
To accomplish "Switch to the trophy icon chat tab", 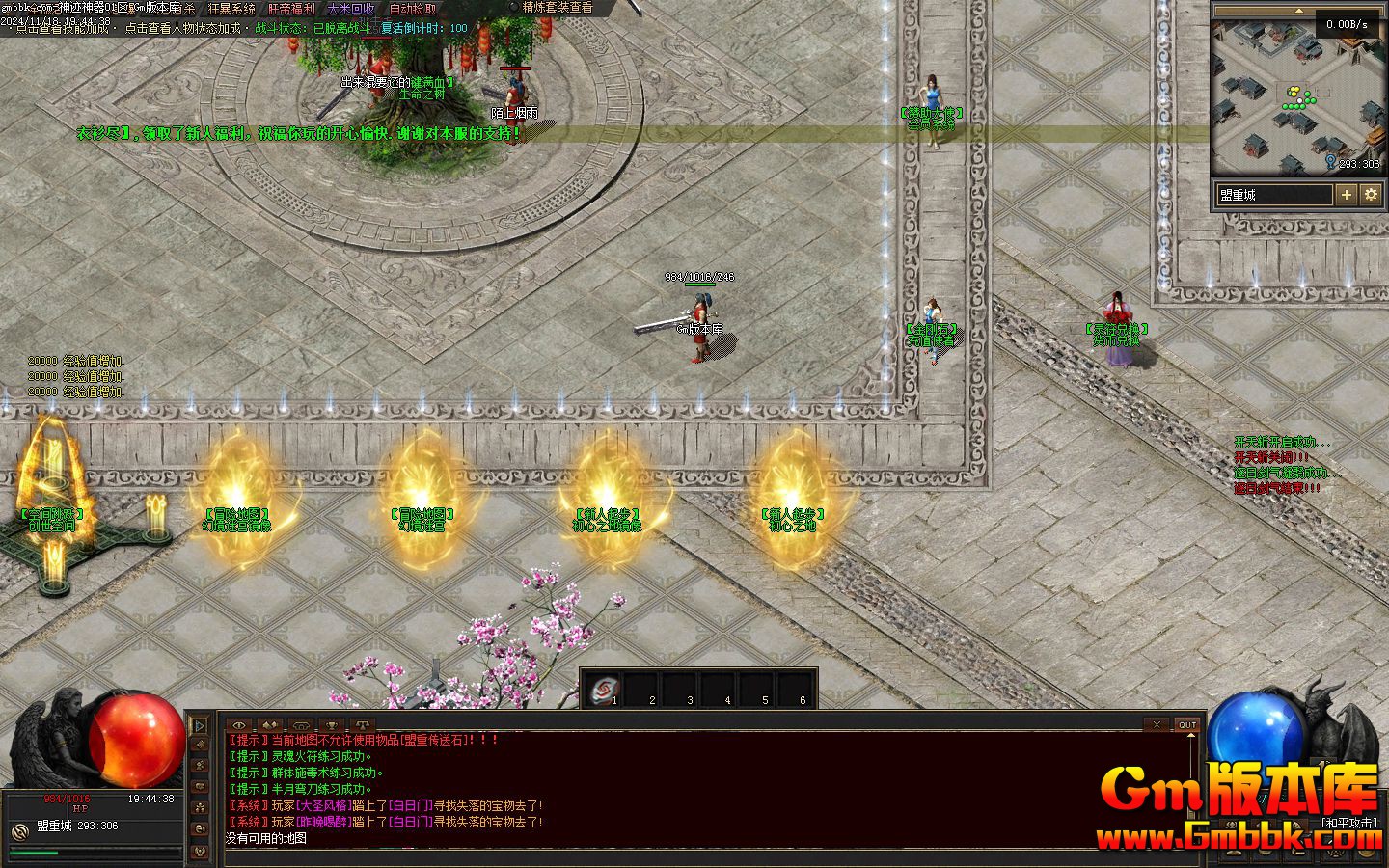I will [331, 724].
